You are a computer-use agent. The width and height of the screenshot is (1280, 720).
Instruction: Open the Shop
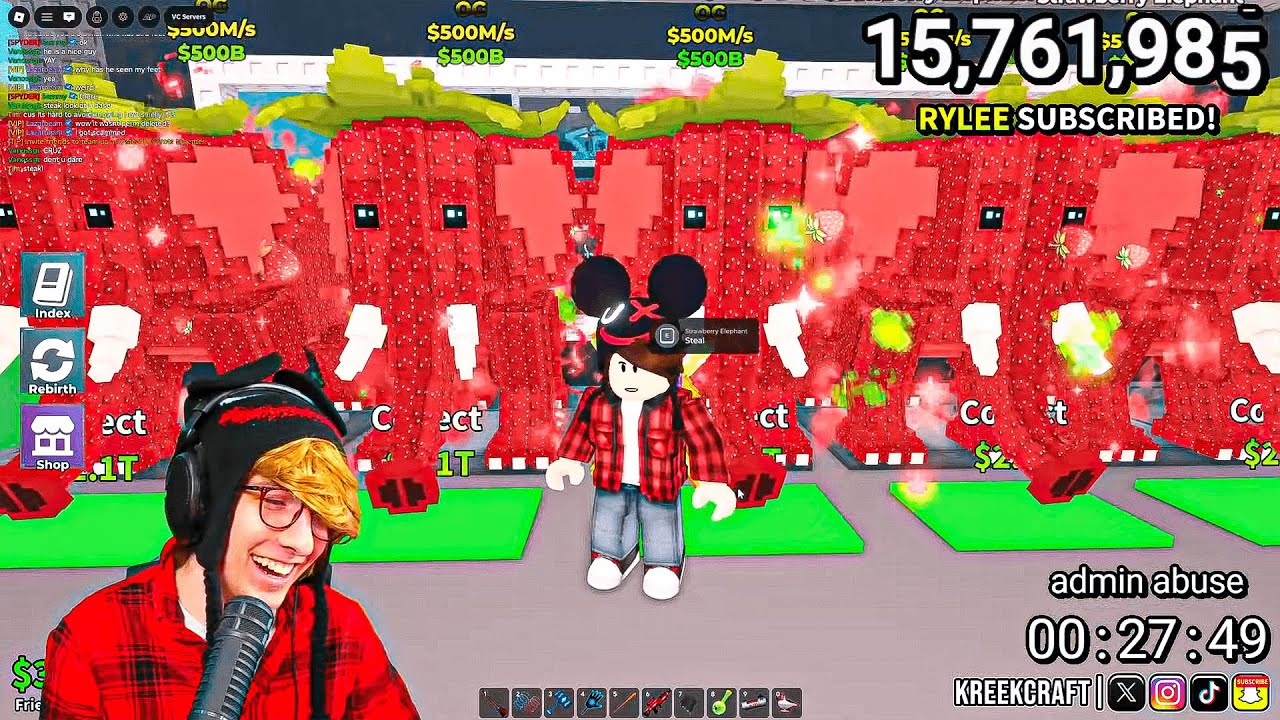pyautogui.click(x=52, y=438)
